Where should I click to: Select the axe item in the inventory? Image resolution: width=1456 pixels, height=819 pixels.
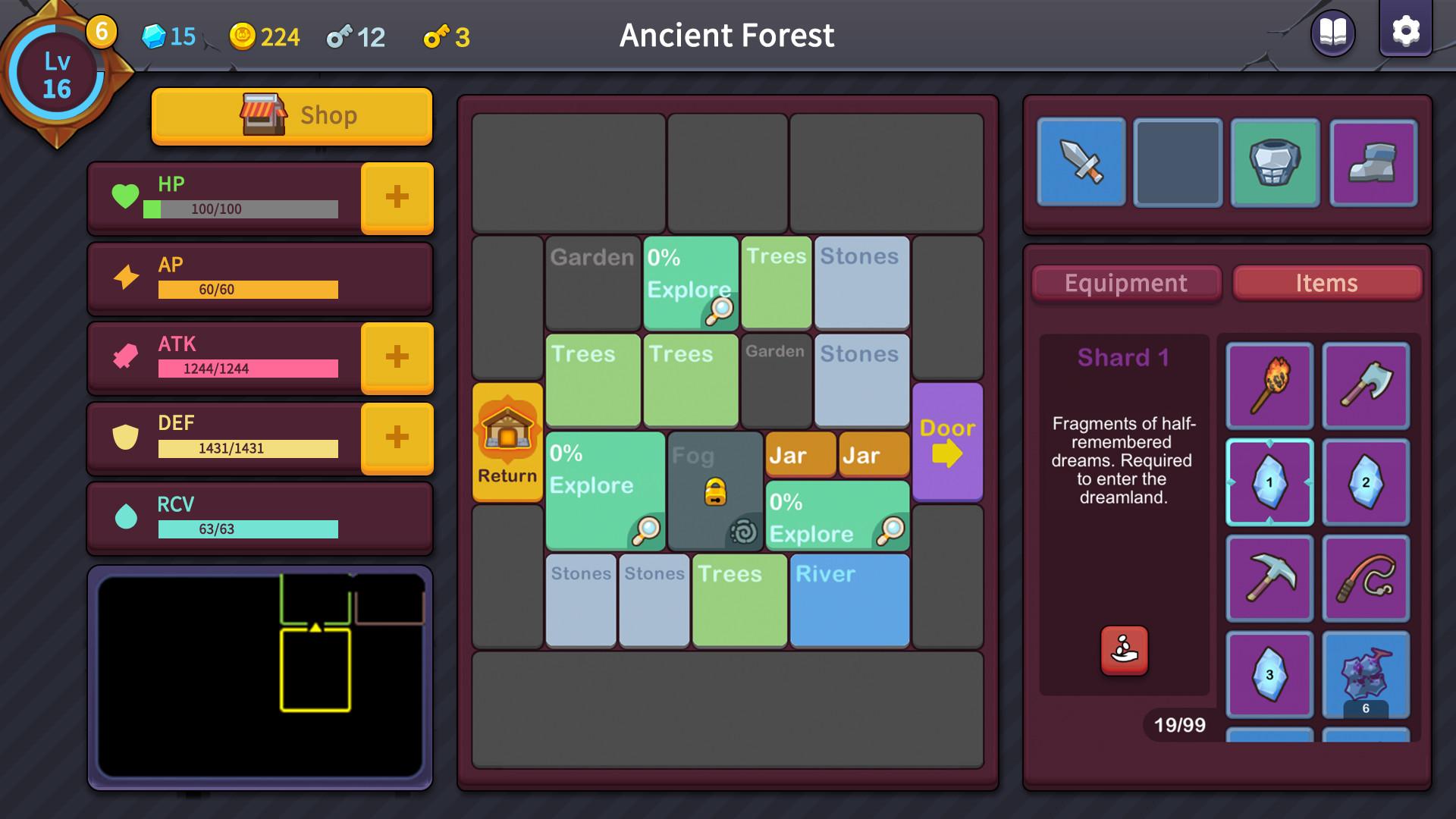[1366, 387]
